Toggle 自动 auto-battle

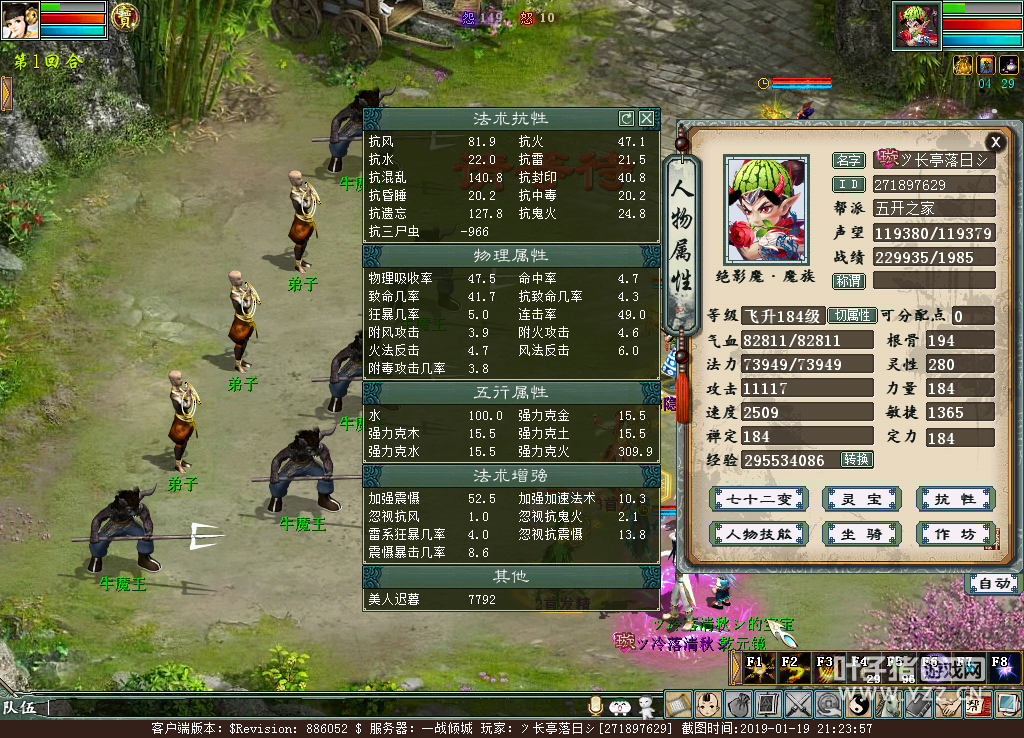point(993,583)
